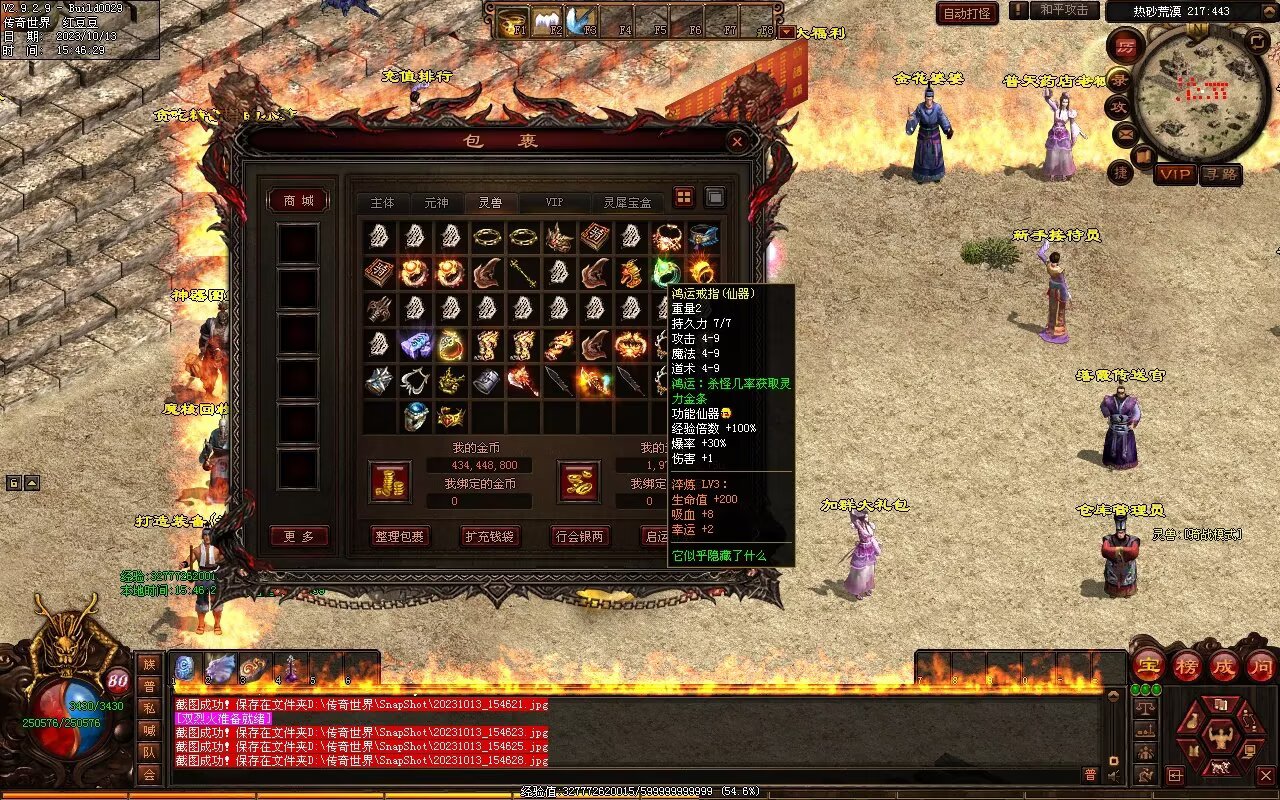Screen dimensions: 1280x800
Task: Open the mail envelope icon
Action: pyautogui.click(x=1126, y=133)
